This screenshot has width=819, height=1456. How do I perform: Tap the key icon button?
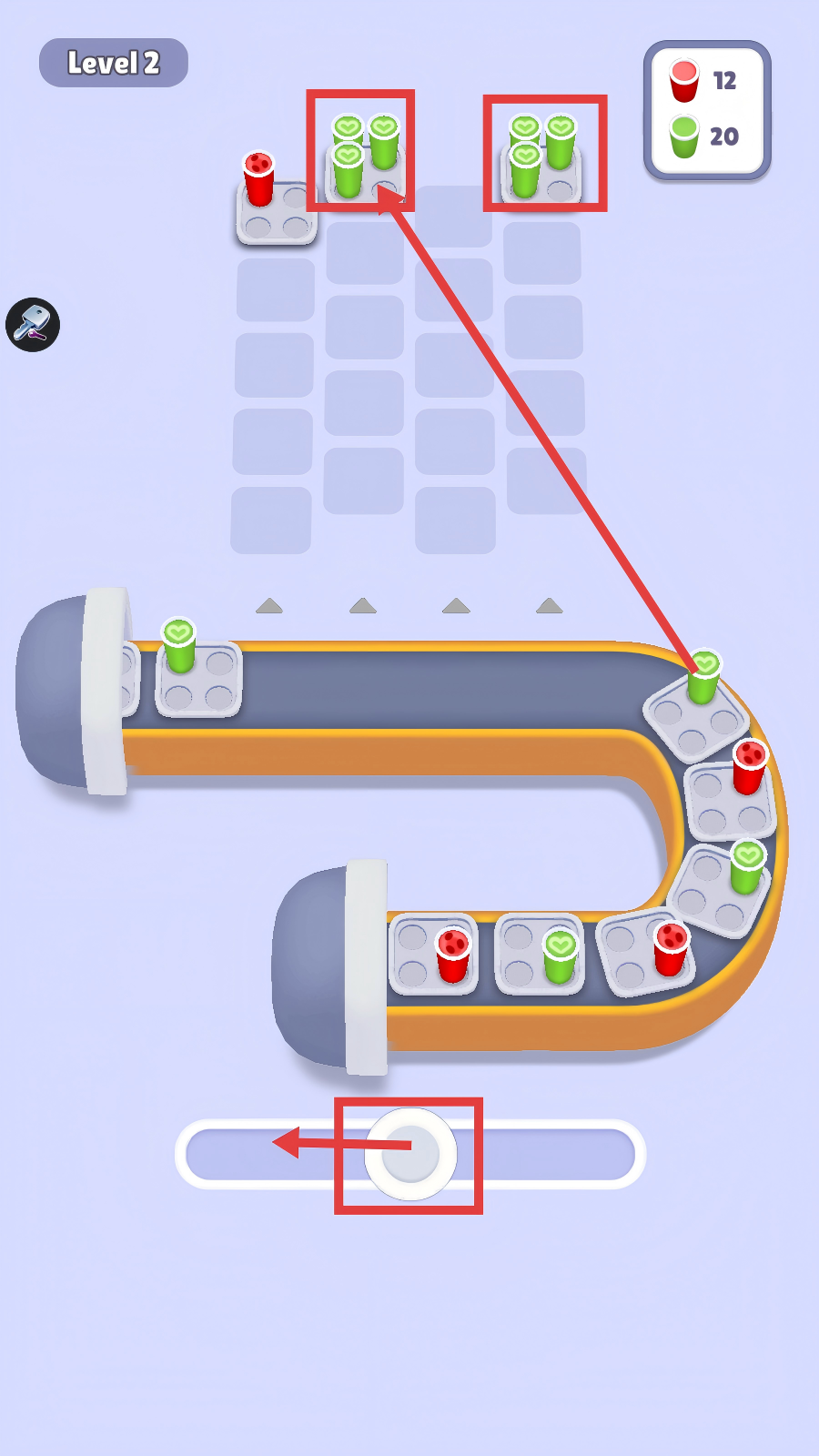tap(33, 324)
